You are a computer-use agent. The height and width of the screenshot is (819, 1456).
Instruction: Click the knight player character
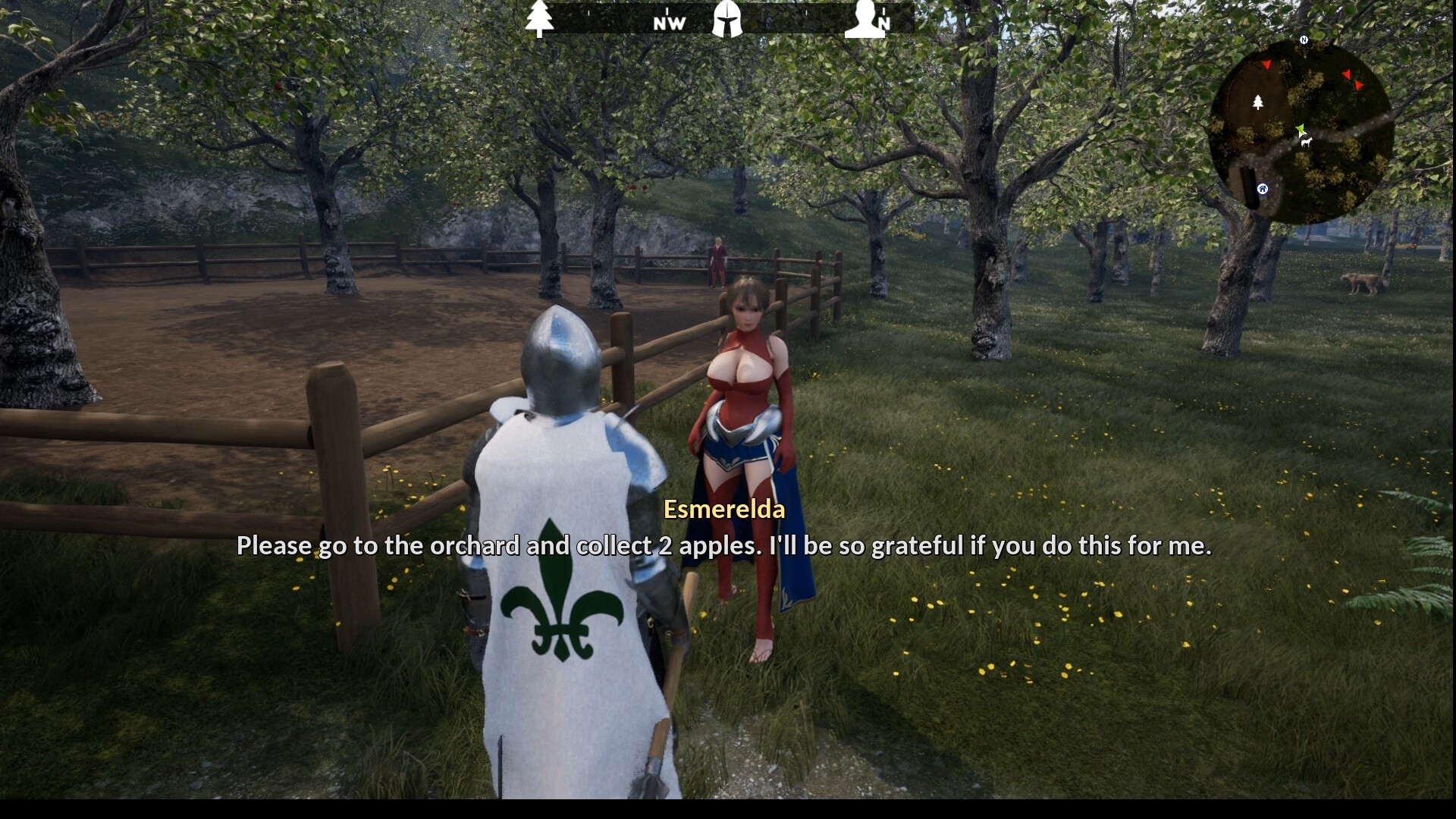pyautogui.click(x=561, y=531)
